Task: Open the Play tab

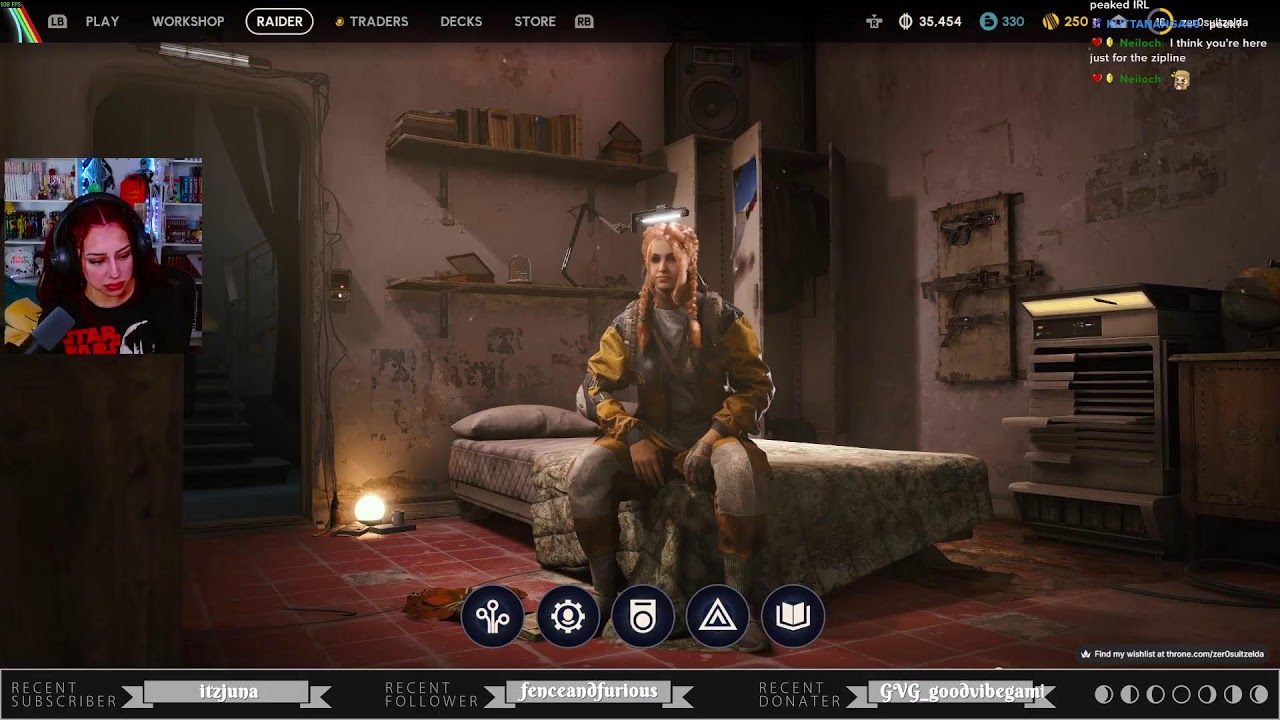Action: [102, 21]
